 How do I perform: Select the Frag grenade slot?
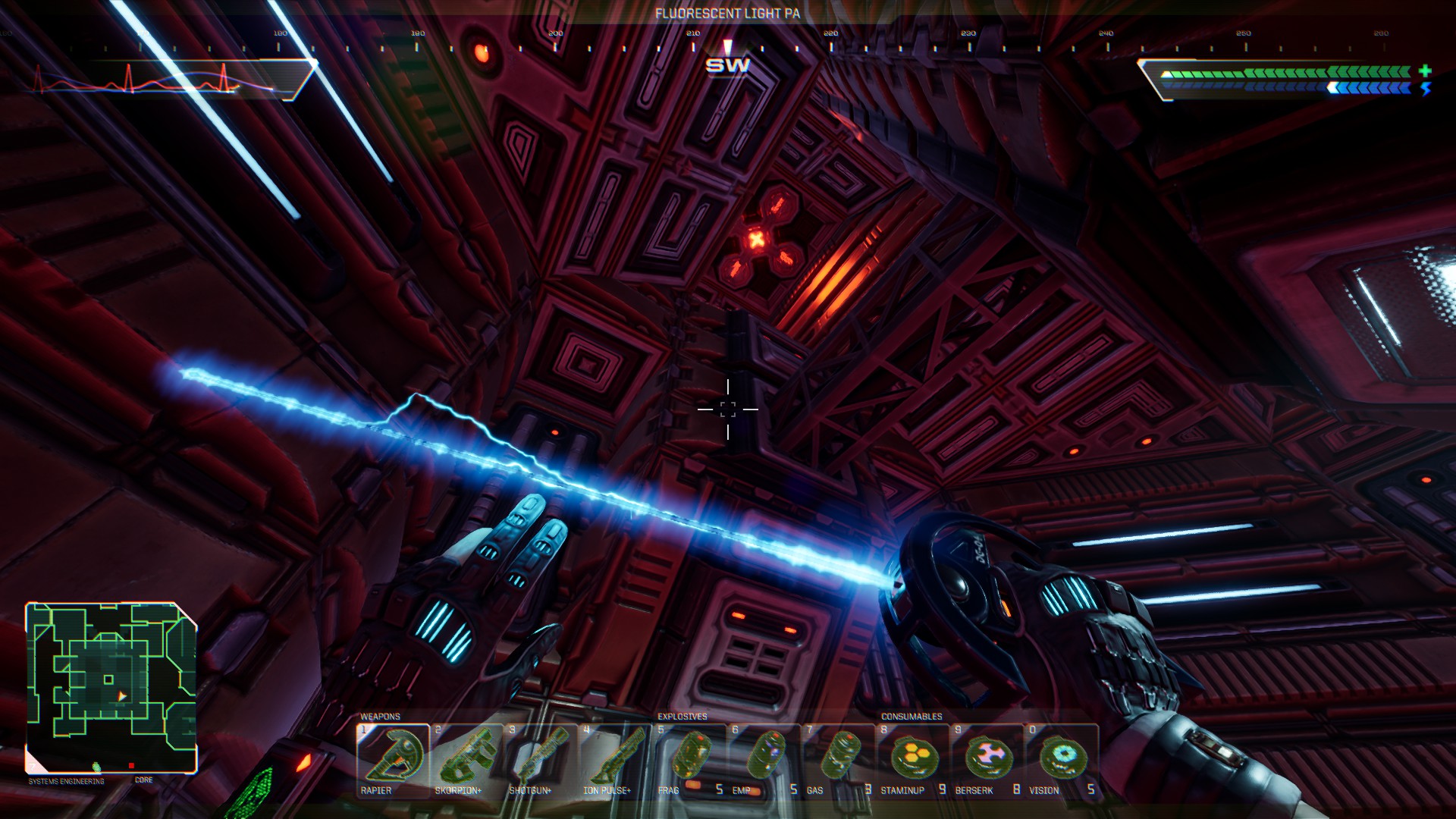coord(689,759)
